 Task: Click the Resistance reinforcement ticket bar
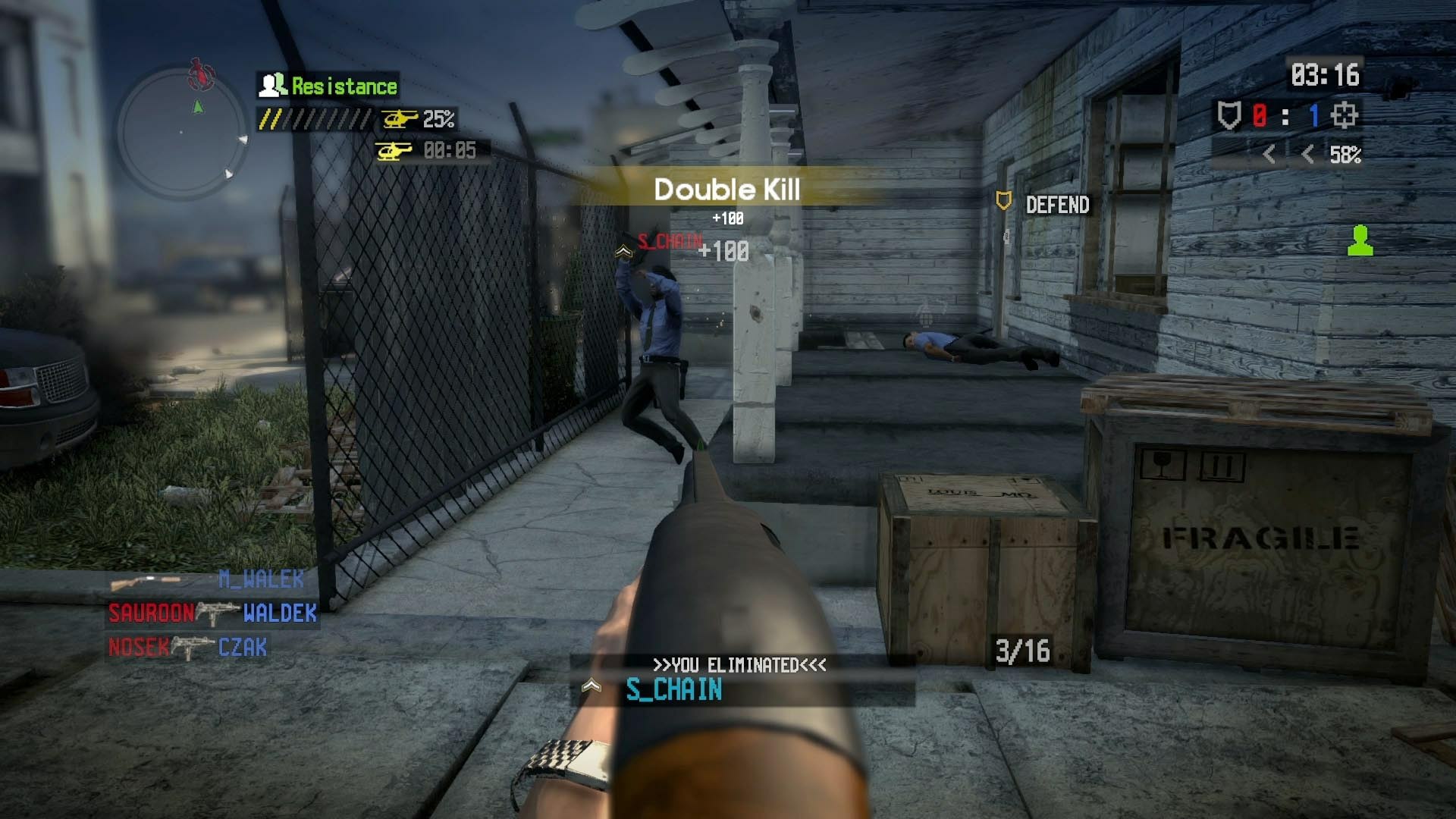click(311, 118)
